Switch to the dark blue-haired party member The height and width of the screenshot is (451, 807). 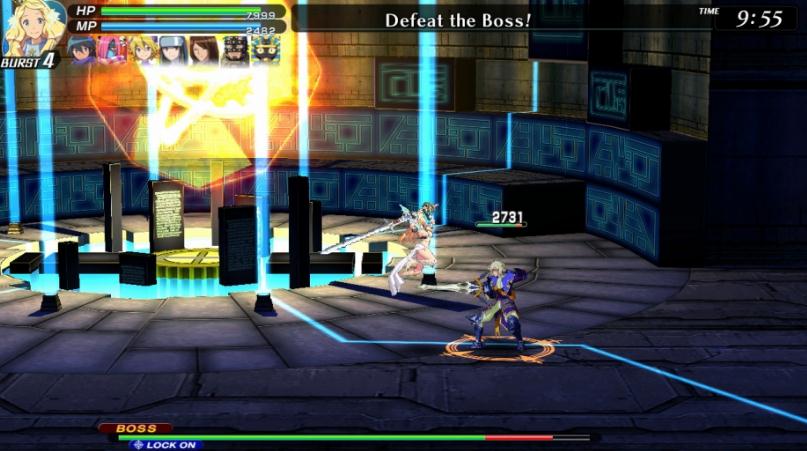(x=82, y=50)
